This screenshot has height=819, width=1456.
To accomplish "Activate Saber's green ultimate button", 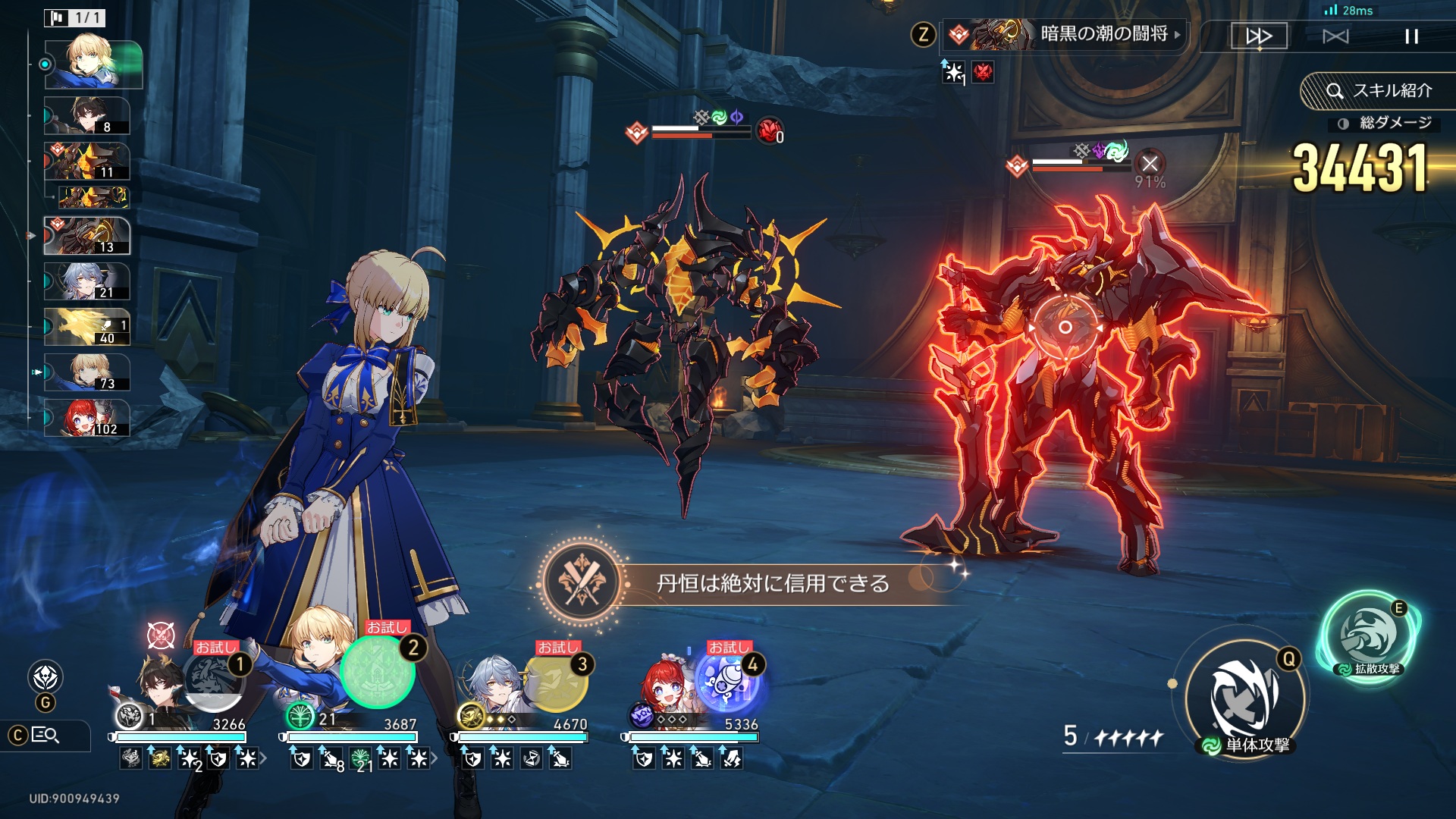I will [377, 672].
